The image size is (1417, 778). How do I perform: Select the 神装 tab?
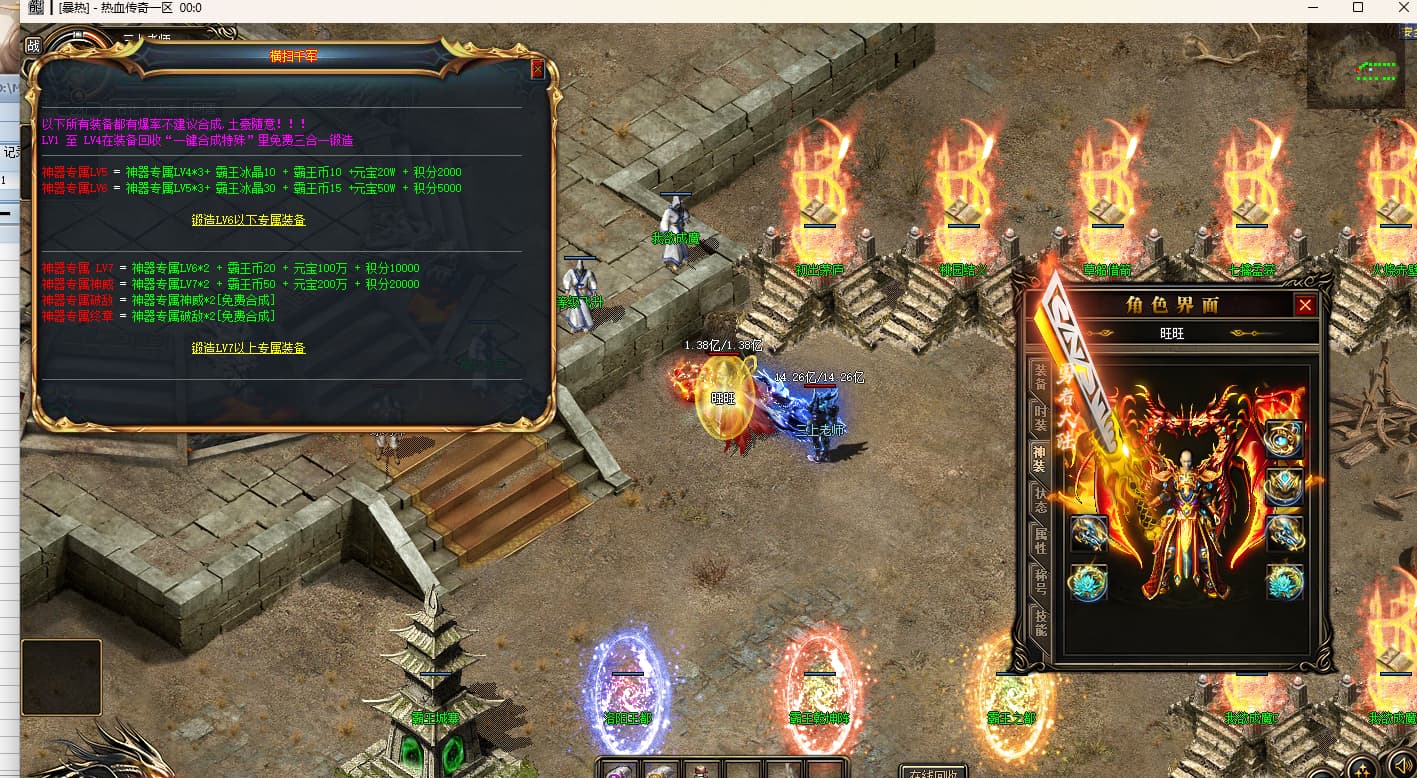click(x=1040, y=459)
